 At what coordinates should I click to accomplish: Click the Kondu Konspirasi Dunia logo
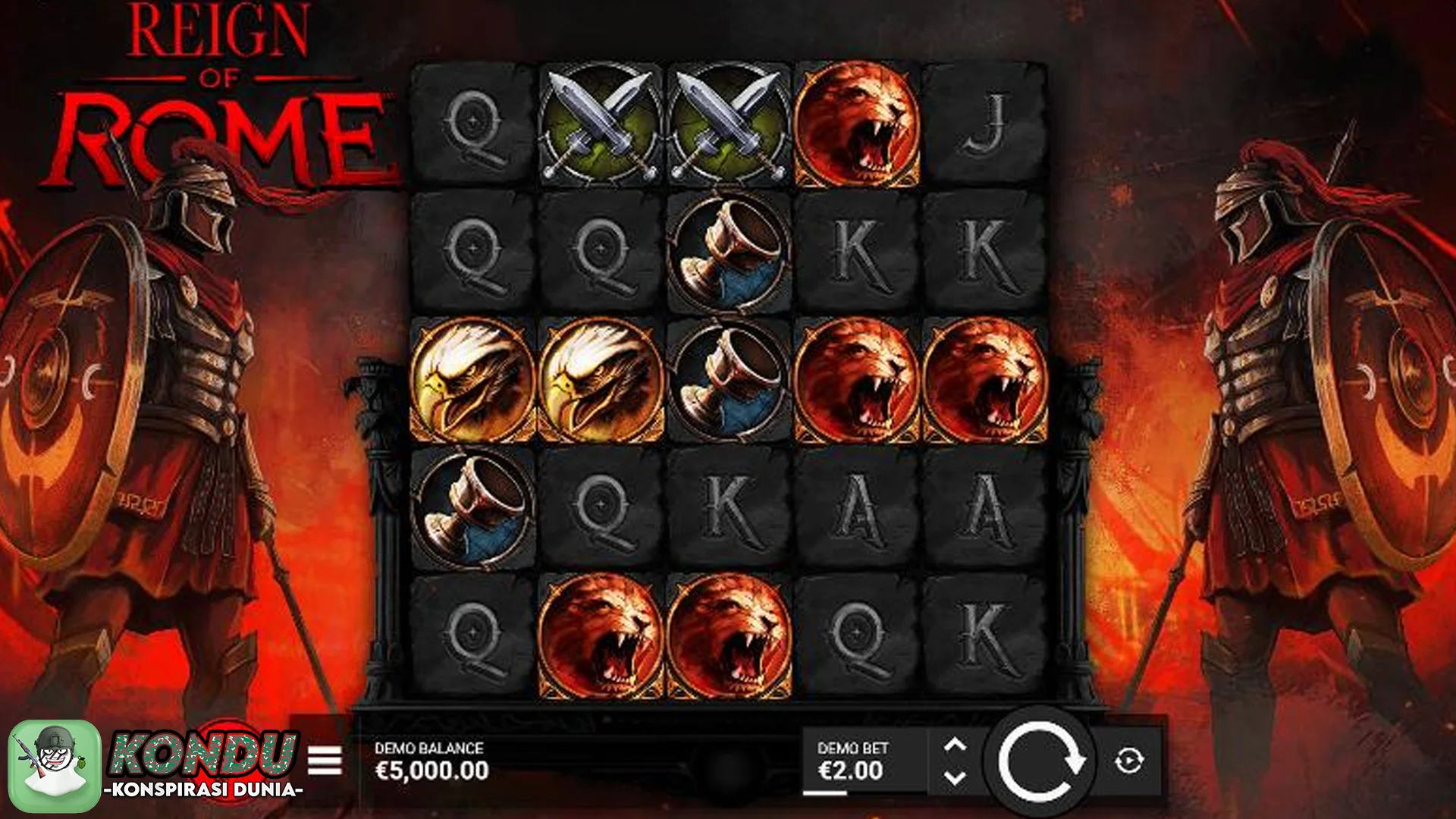(x=155, y=764)
